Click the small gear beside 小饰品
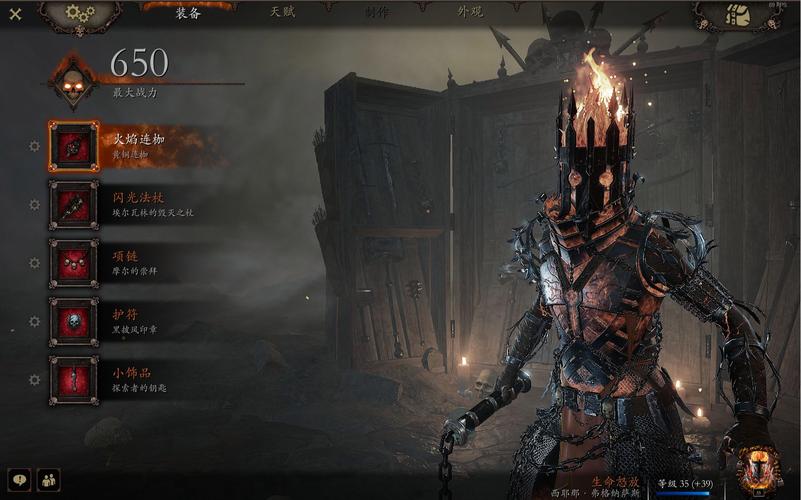This screenshot has height=500, width=801. (x=35, y=380)
